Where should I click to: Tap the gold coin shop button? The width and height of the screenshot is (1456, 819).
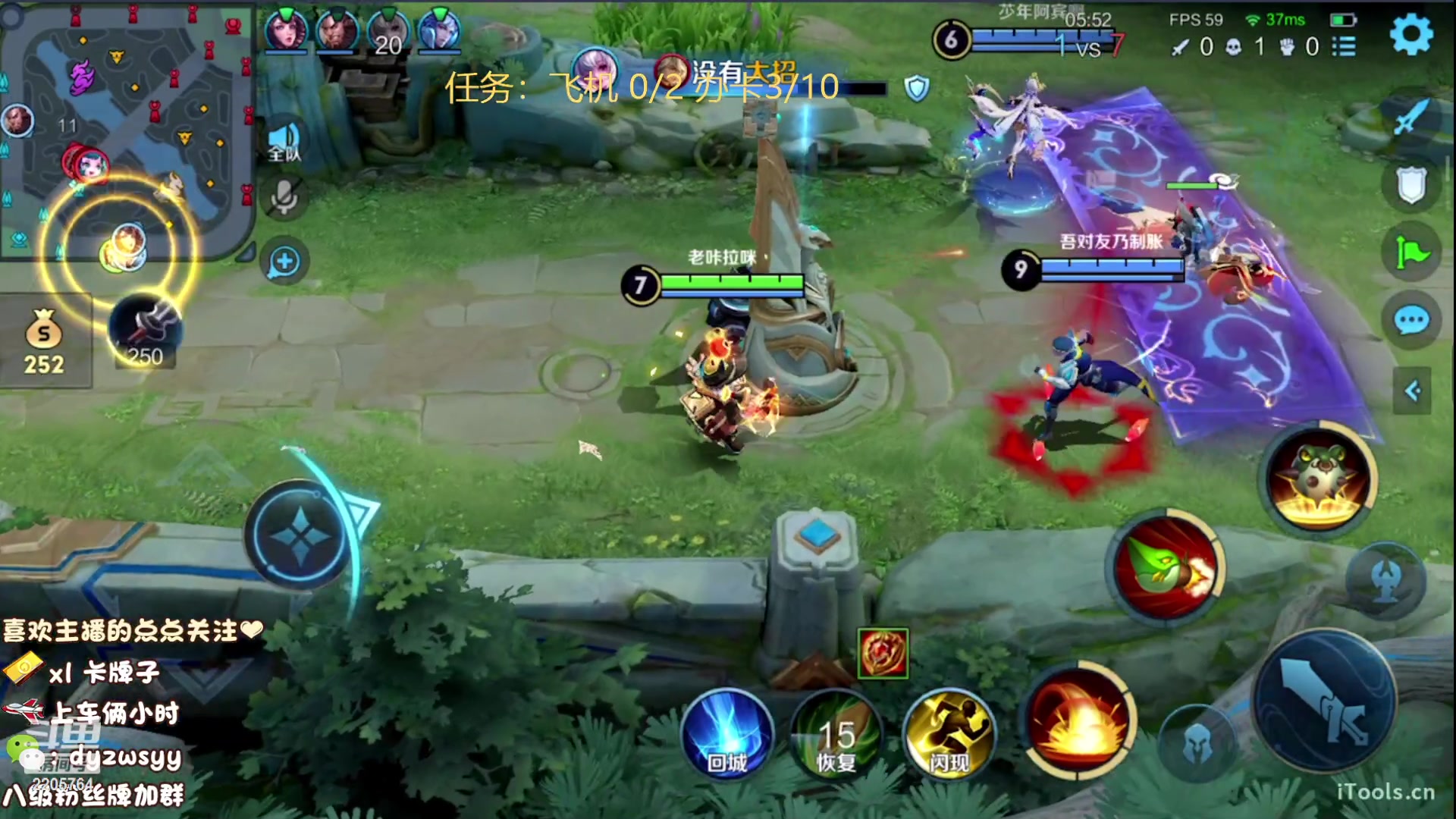click(44, 343)
